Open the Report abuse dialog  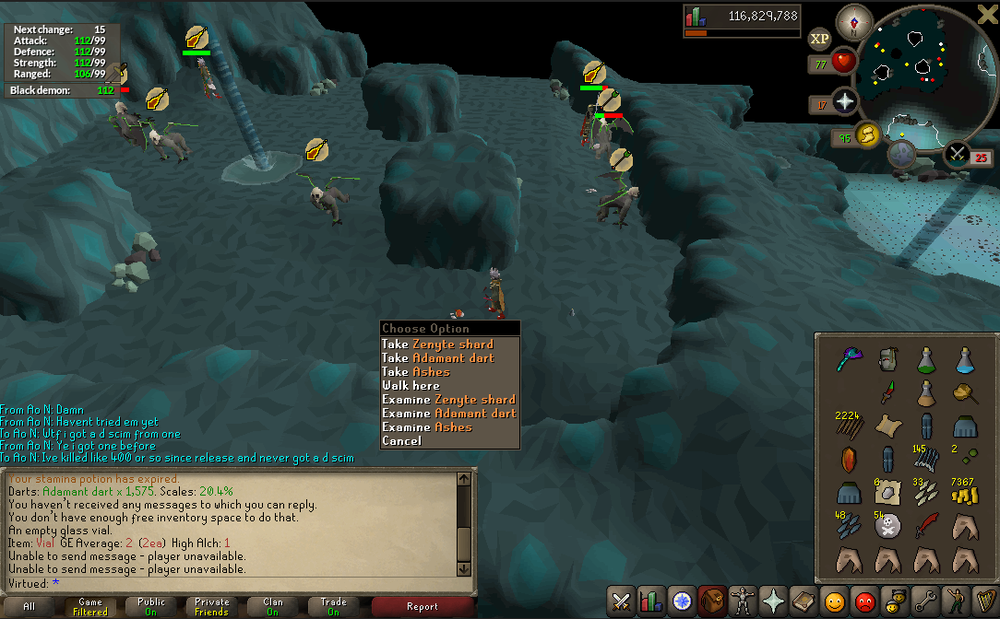[422, 606]
